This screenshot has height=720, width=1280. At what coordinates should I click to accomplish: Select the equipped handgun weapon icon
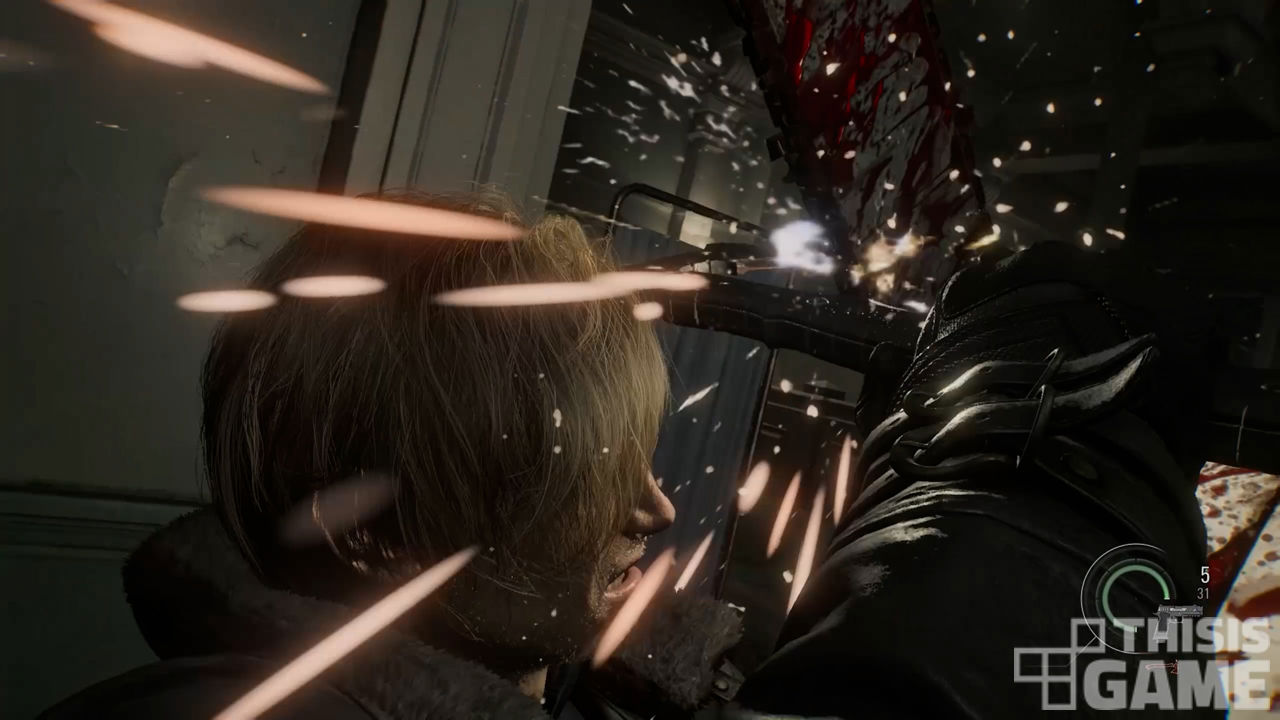[x=1179, y=611]
